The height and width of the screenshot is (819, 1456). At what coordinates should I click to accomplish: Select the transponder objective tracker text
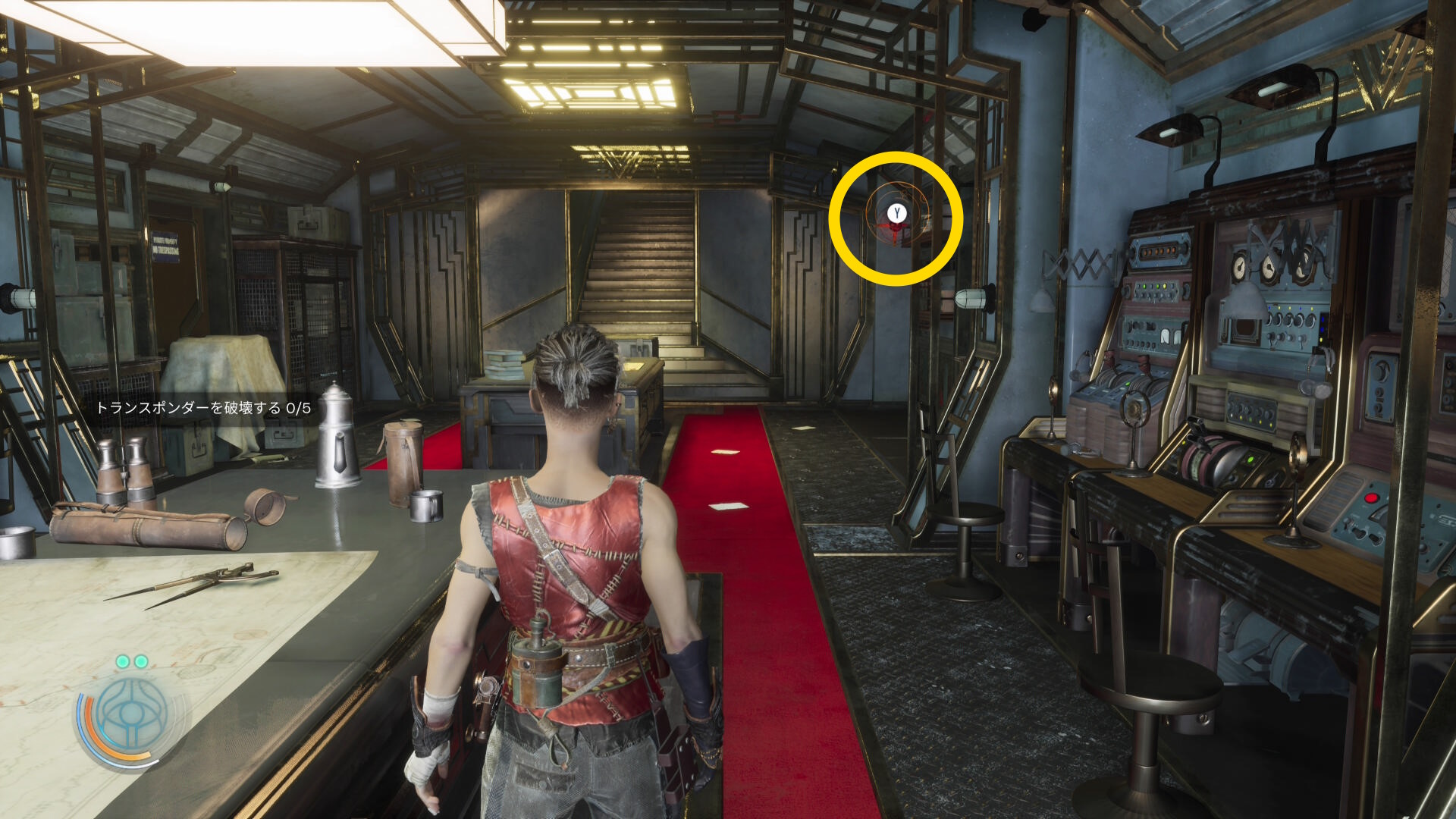(x=203, y=408)
